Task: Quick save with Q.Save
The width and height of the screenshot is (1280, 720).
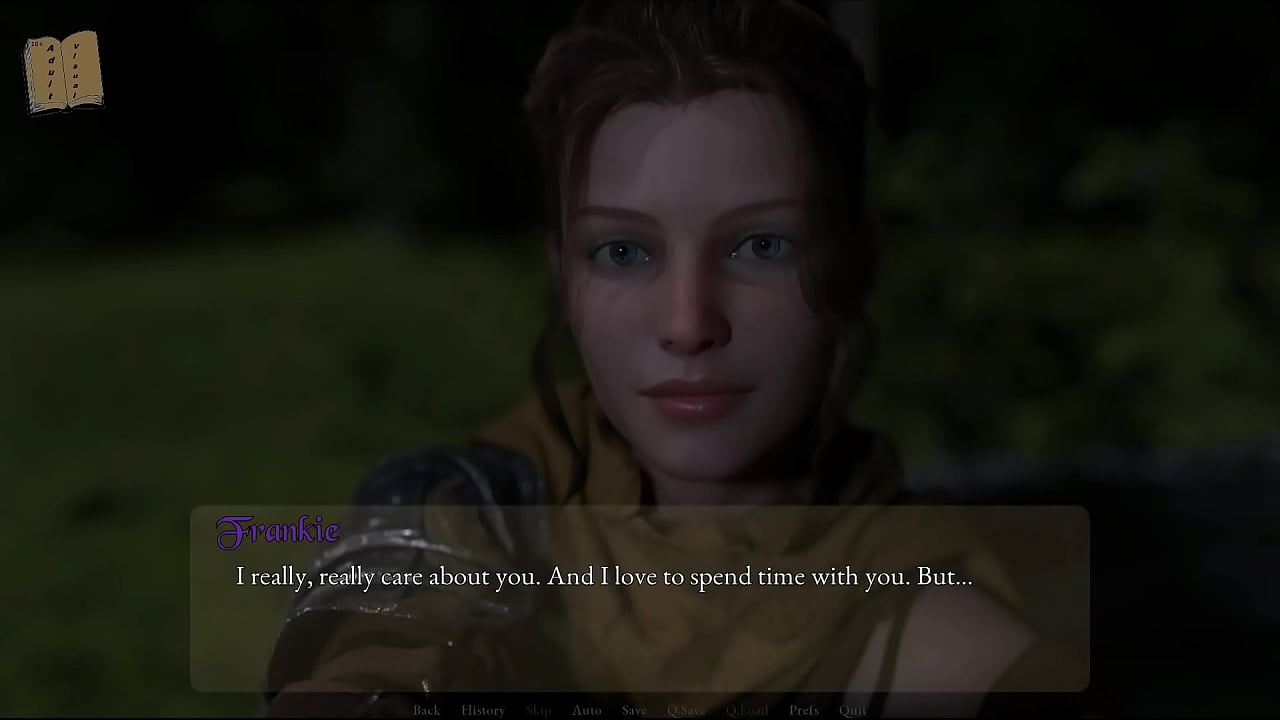Action: pyautogui.click(x=686, y=710)
